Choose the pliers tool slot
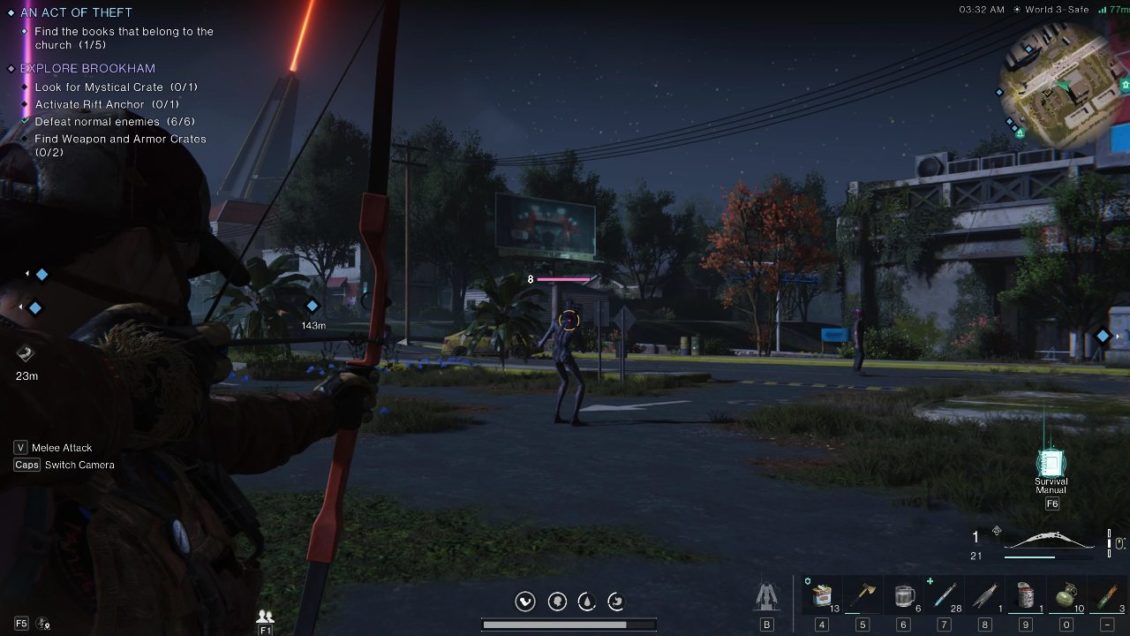The height and width of the screenshot is (636, 1130). 984,595
